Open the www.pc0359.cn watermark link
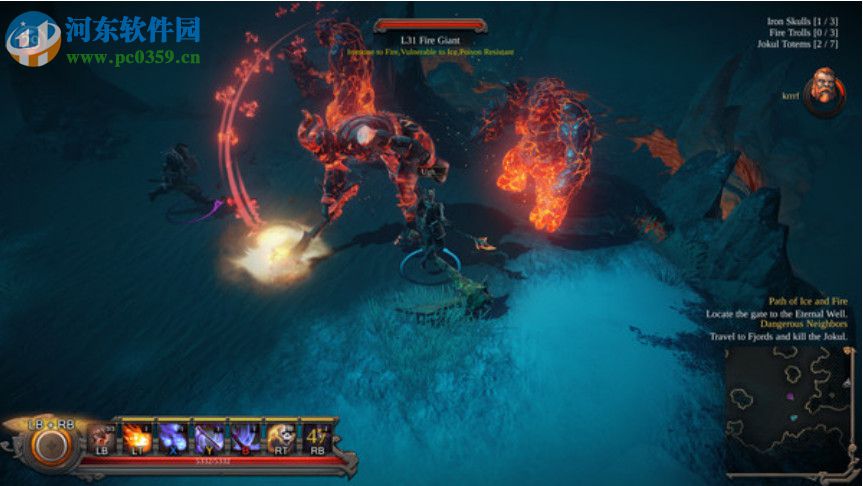 132,58
